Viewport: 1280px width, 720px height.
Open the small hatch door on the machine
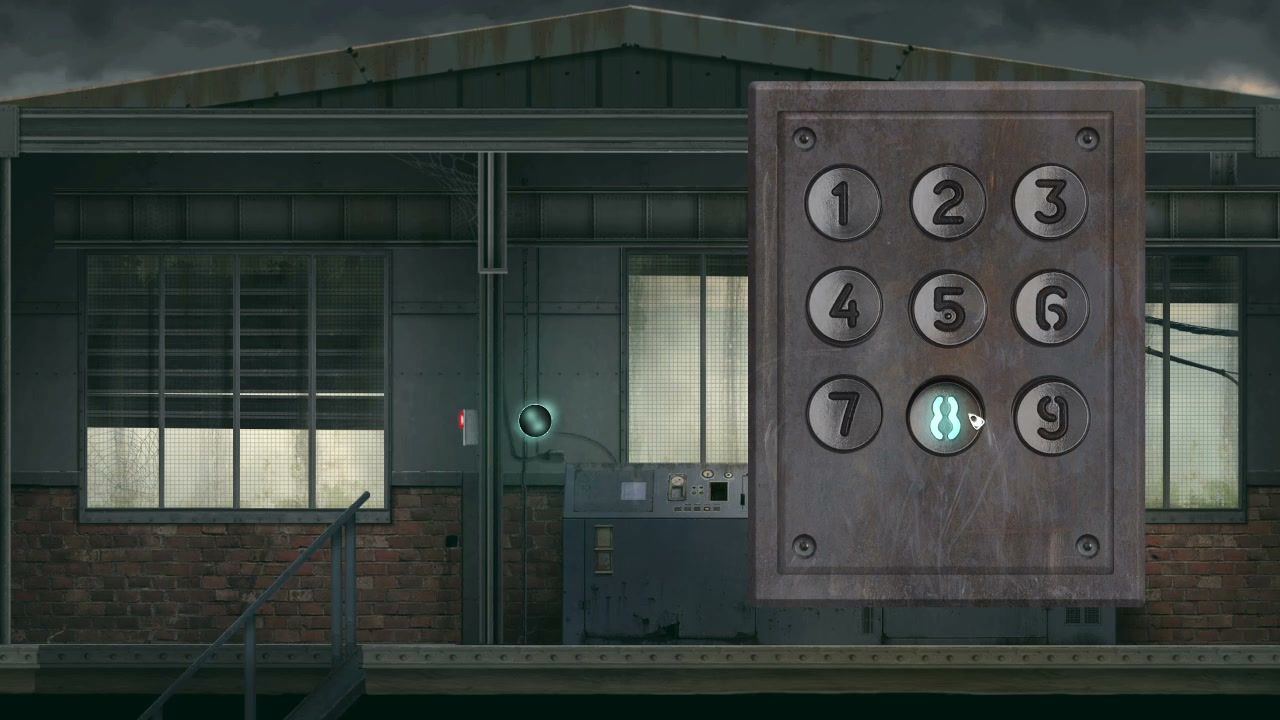tap(603, 550)
